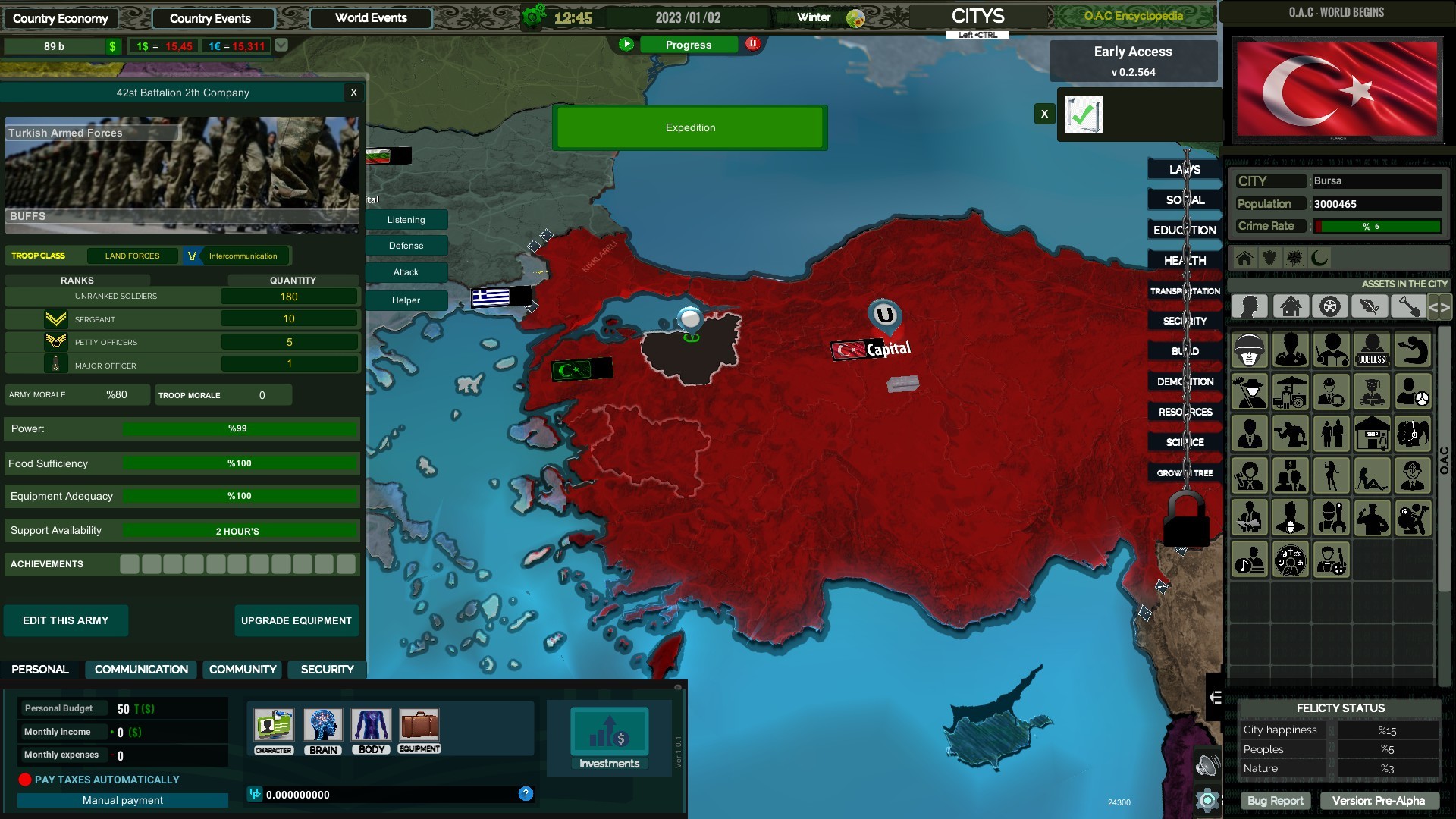This screenshot has height=819, width=1456.
Task: Select the soldier asset icon in Bursa
Action: coord(1250,350)
